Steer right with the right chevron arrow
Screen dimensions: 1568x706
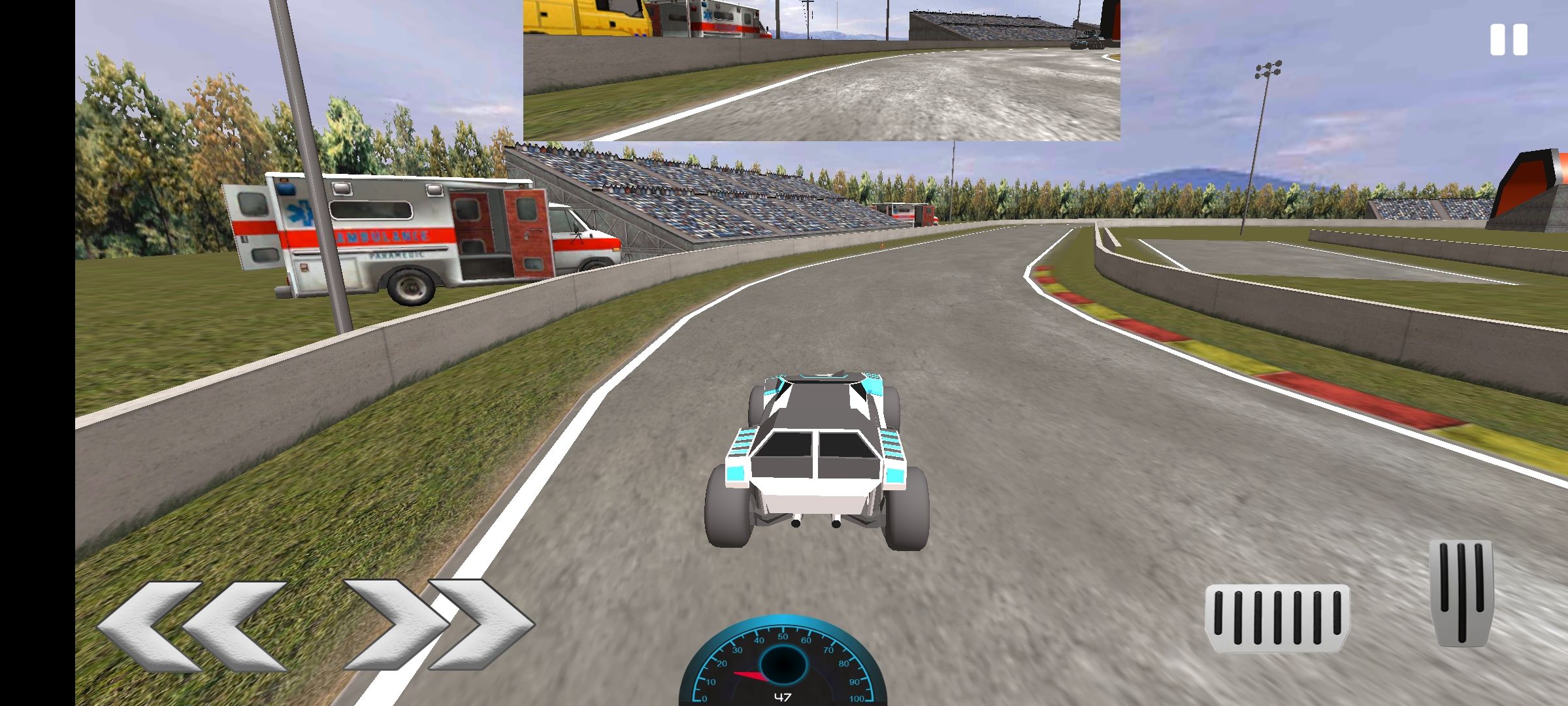point(438,624)
